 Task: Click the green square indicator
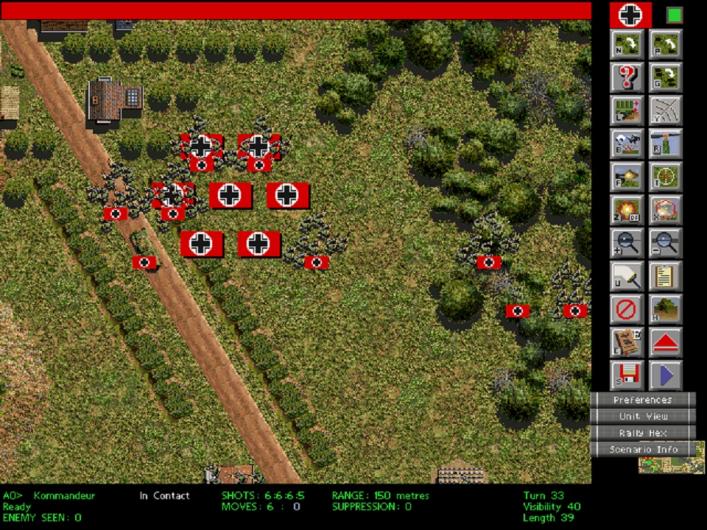(674, 15)
